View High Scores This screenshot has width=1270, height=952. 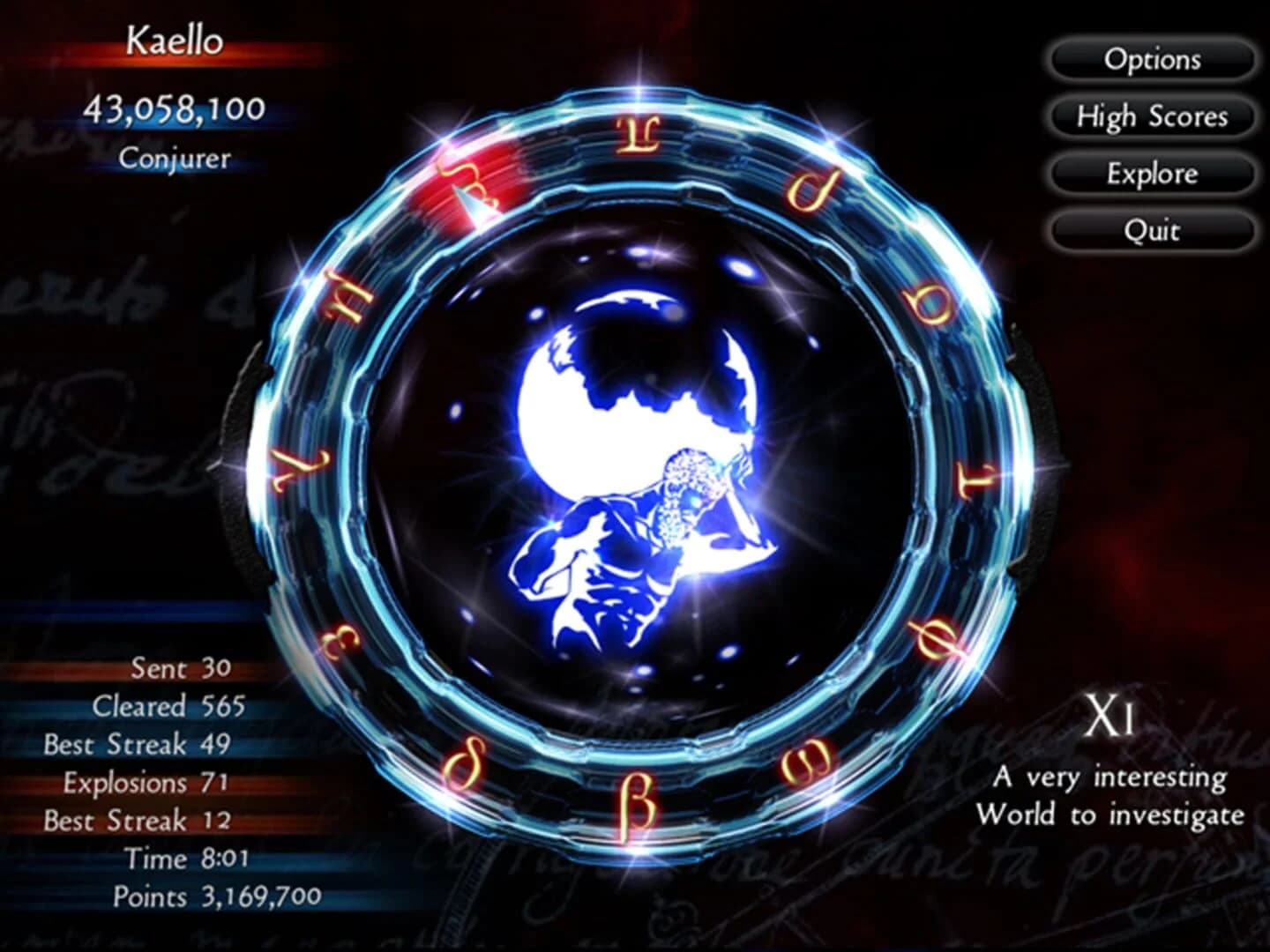(x=1151, y=116)
